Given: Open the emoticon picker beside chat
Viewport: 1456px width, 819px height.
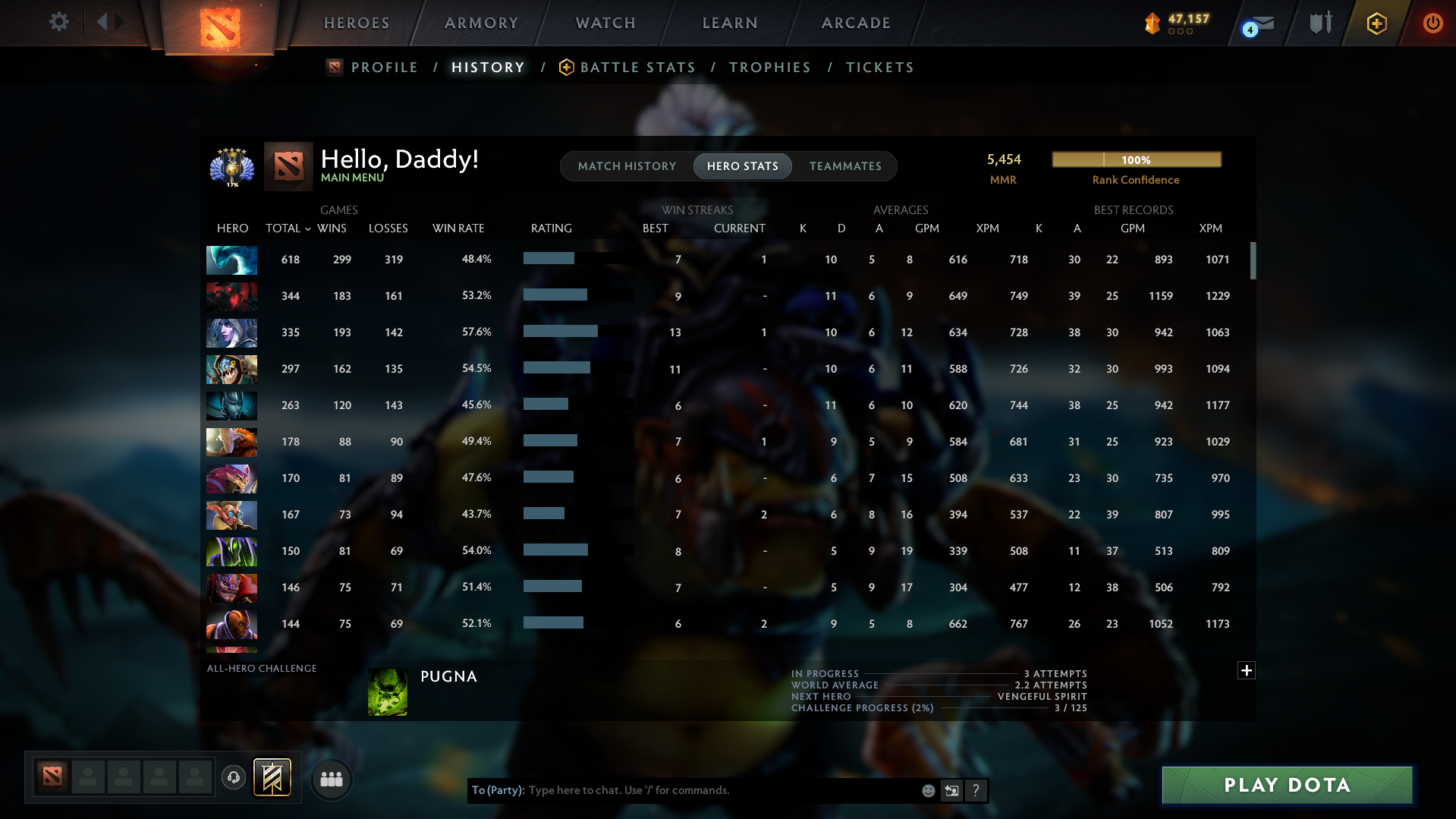Looking at the screenshot, I should 928,790.
